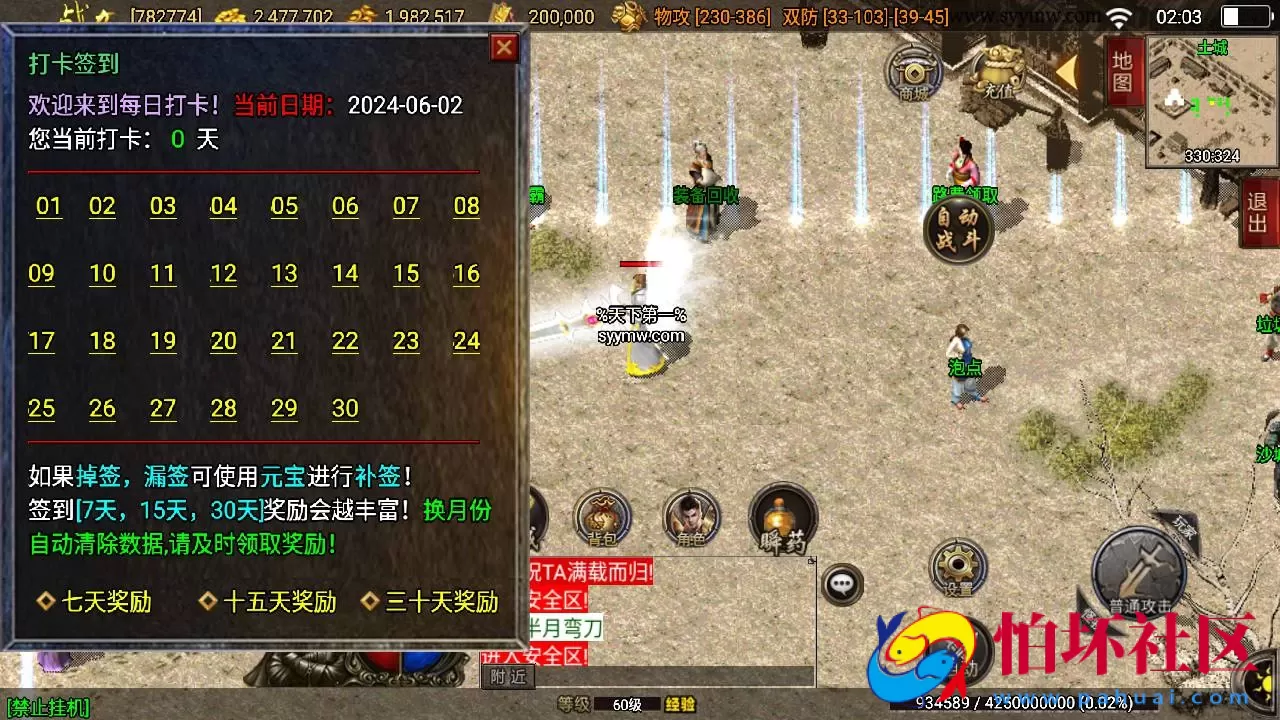Open the chat bubble icon

[x=843, y=582]
